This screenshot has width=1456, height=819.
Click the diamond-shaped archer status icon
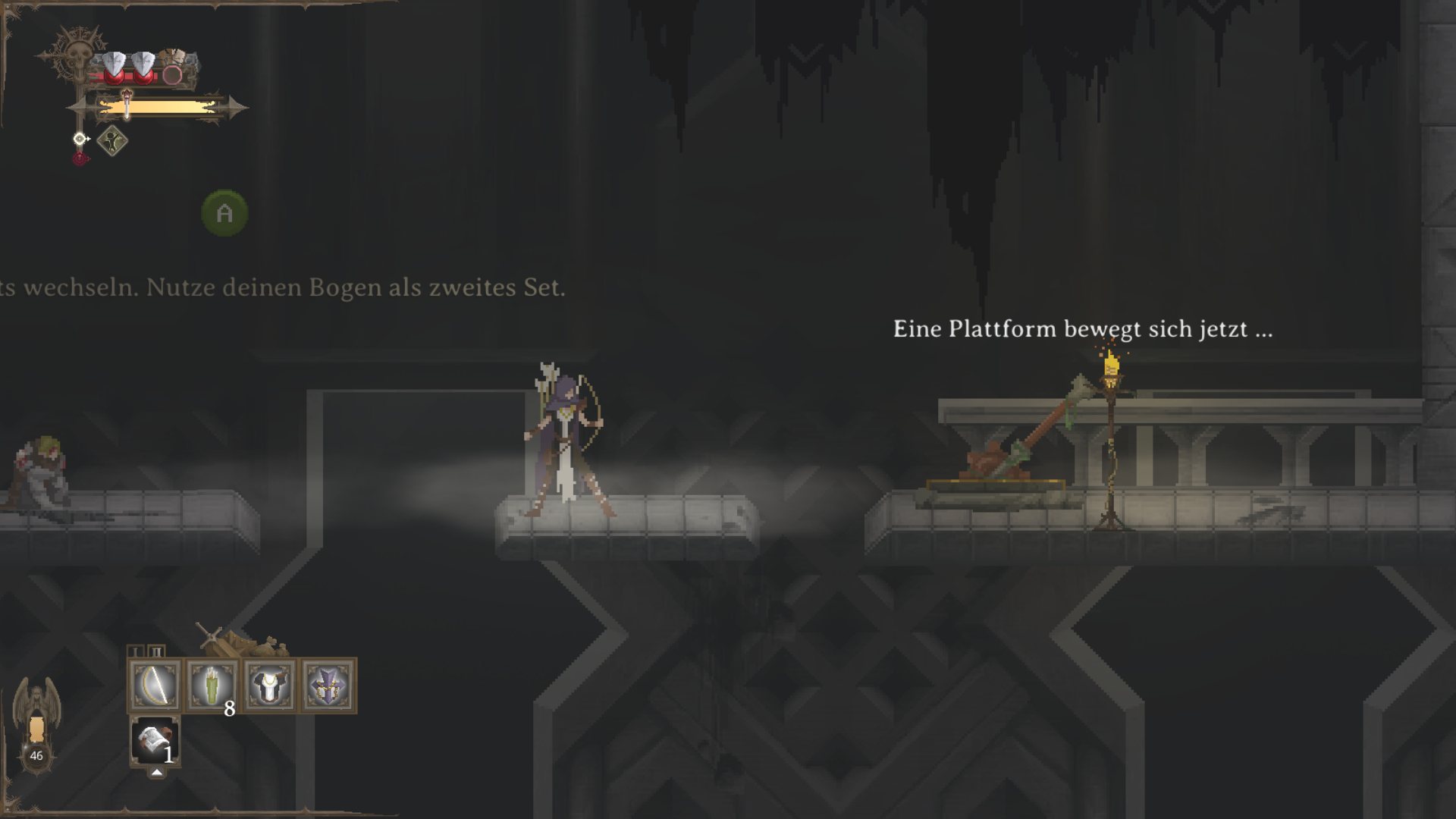point(112,141)
